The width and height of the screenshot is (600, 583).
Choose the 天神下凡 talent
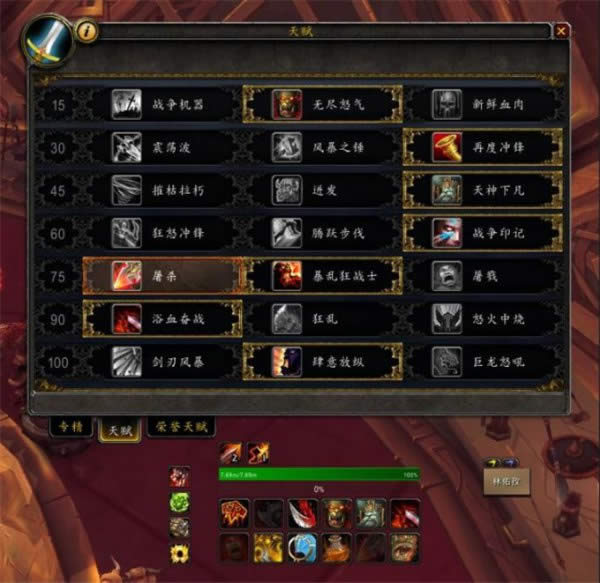click(x=483, y=190)
